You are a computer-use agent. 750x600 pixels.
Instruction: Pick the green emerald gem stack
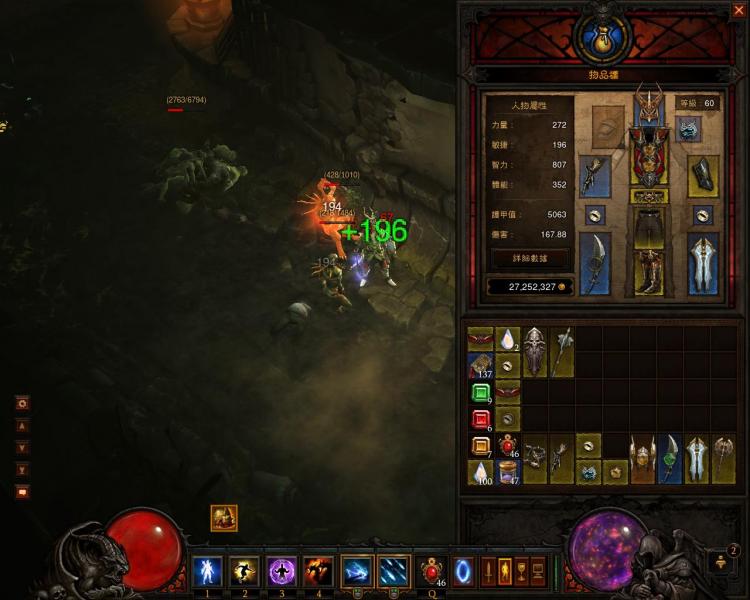(481, 391)
